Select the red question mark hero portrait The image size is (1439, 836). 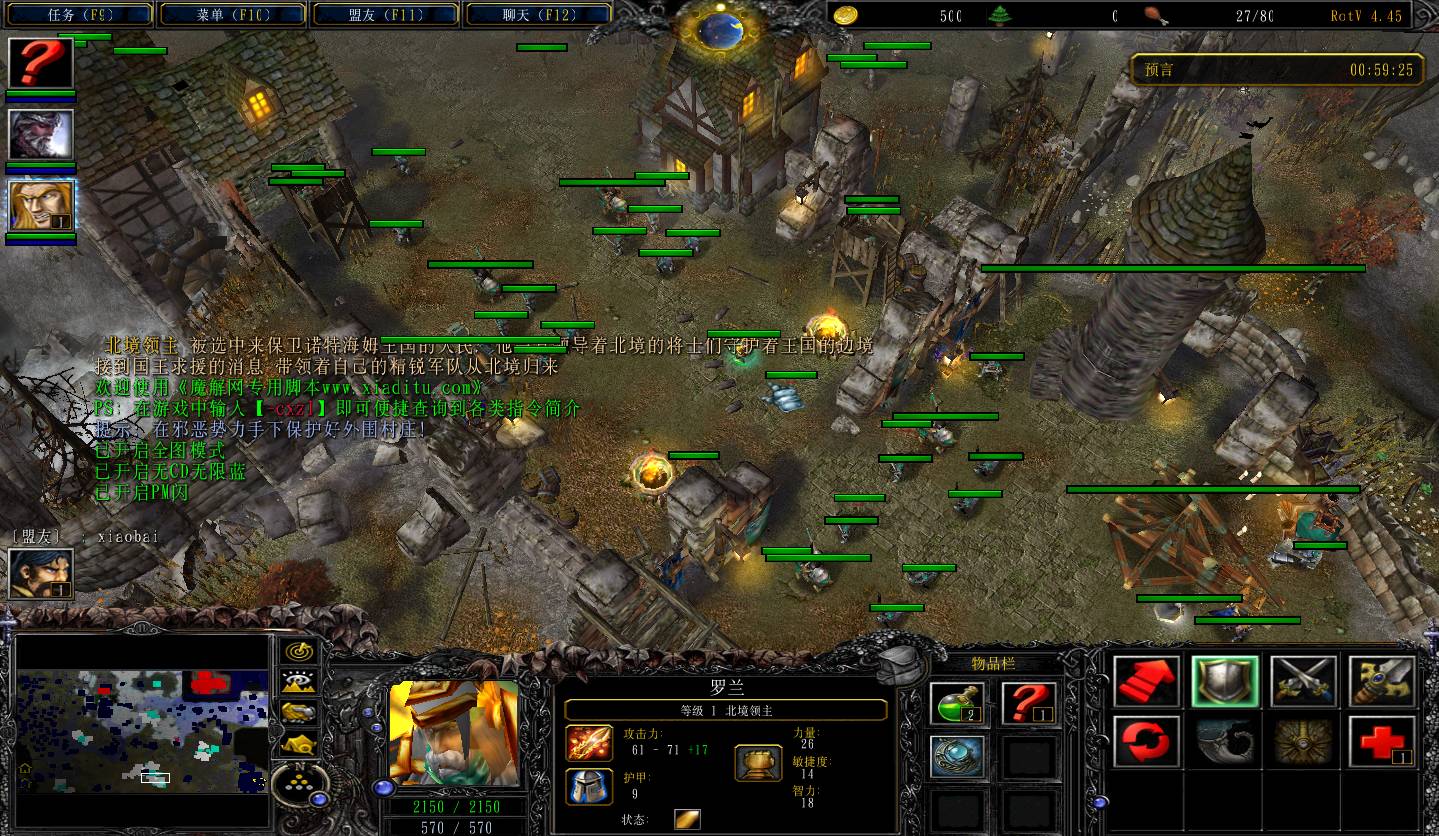pos(41,63)
